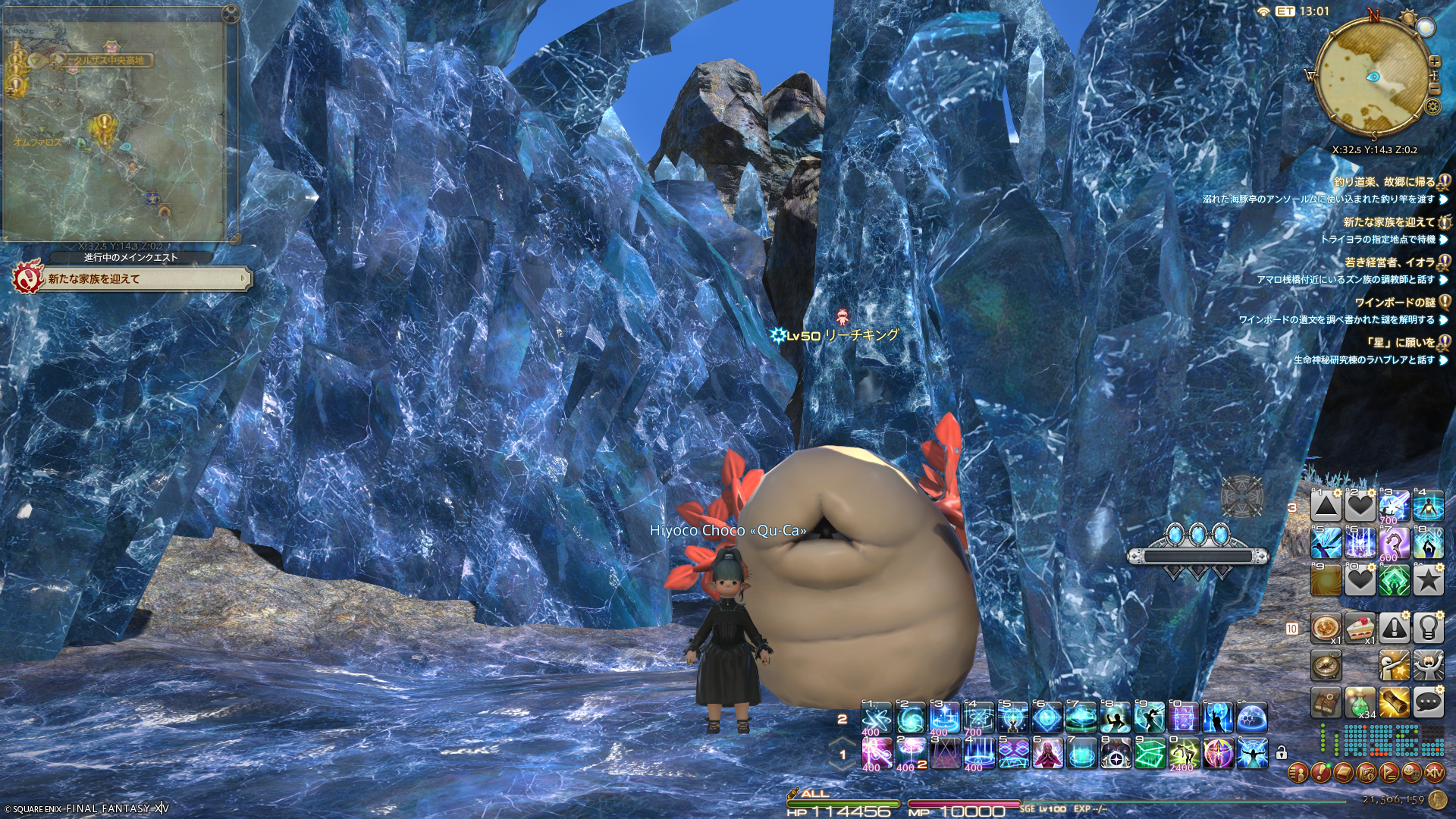Open the circular minimap

(1373, 76)
